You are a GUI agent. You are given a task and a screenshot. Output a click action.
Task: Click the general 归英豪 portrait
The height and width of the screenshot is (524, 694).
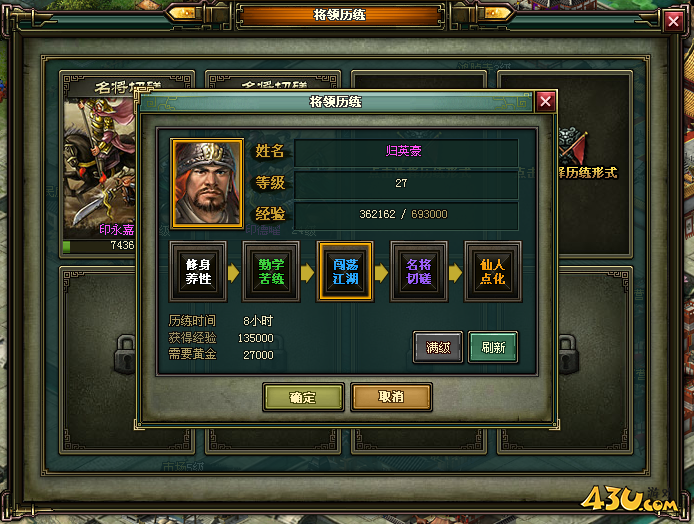tap(207, 183)
